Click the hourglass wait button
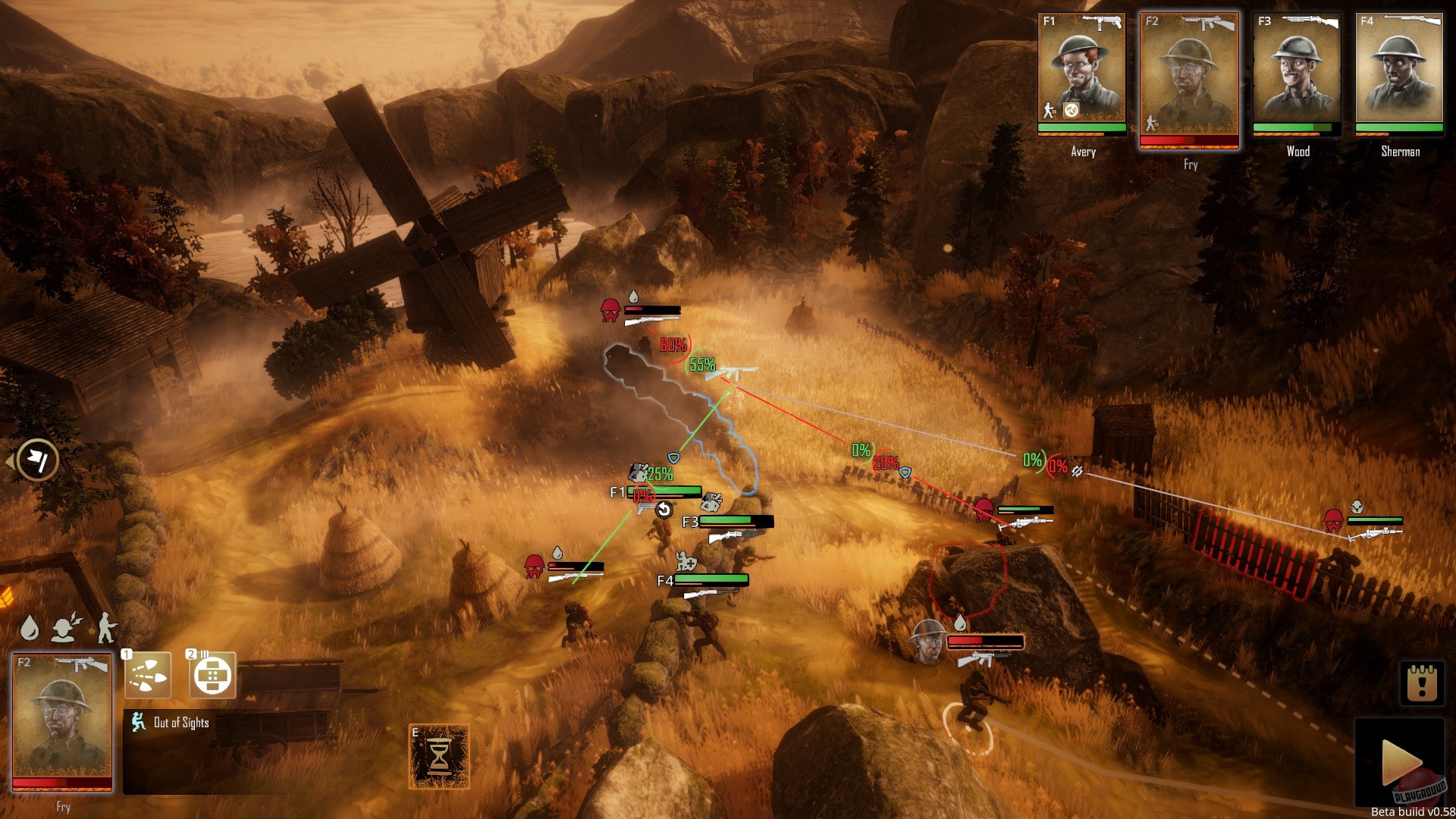Viewport: 1456px width, 819px height. (439, 756)
